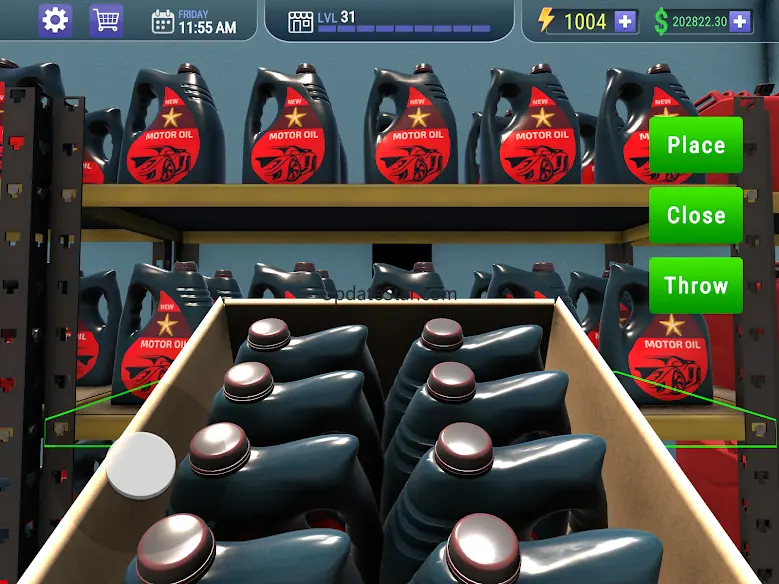Throw the box using Throw button

coord(696,285)
